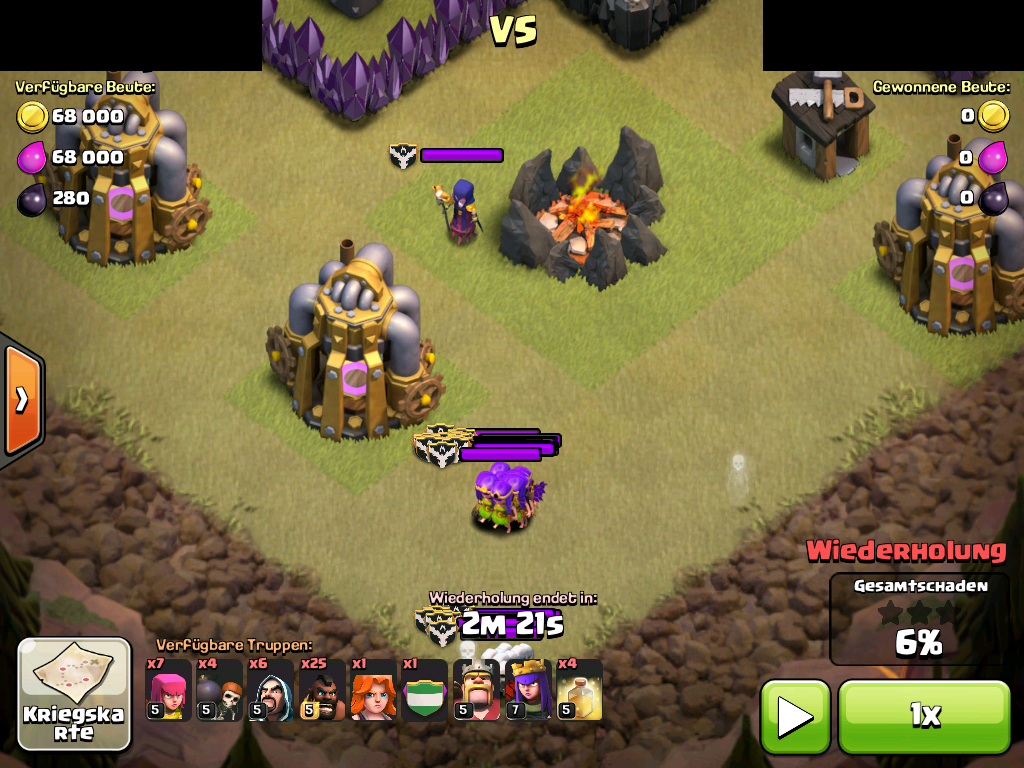This screenshot has height=768, width=1024.
Task: Expand the orange side arrow panel
Action: pos(21,400)
